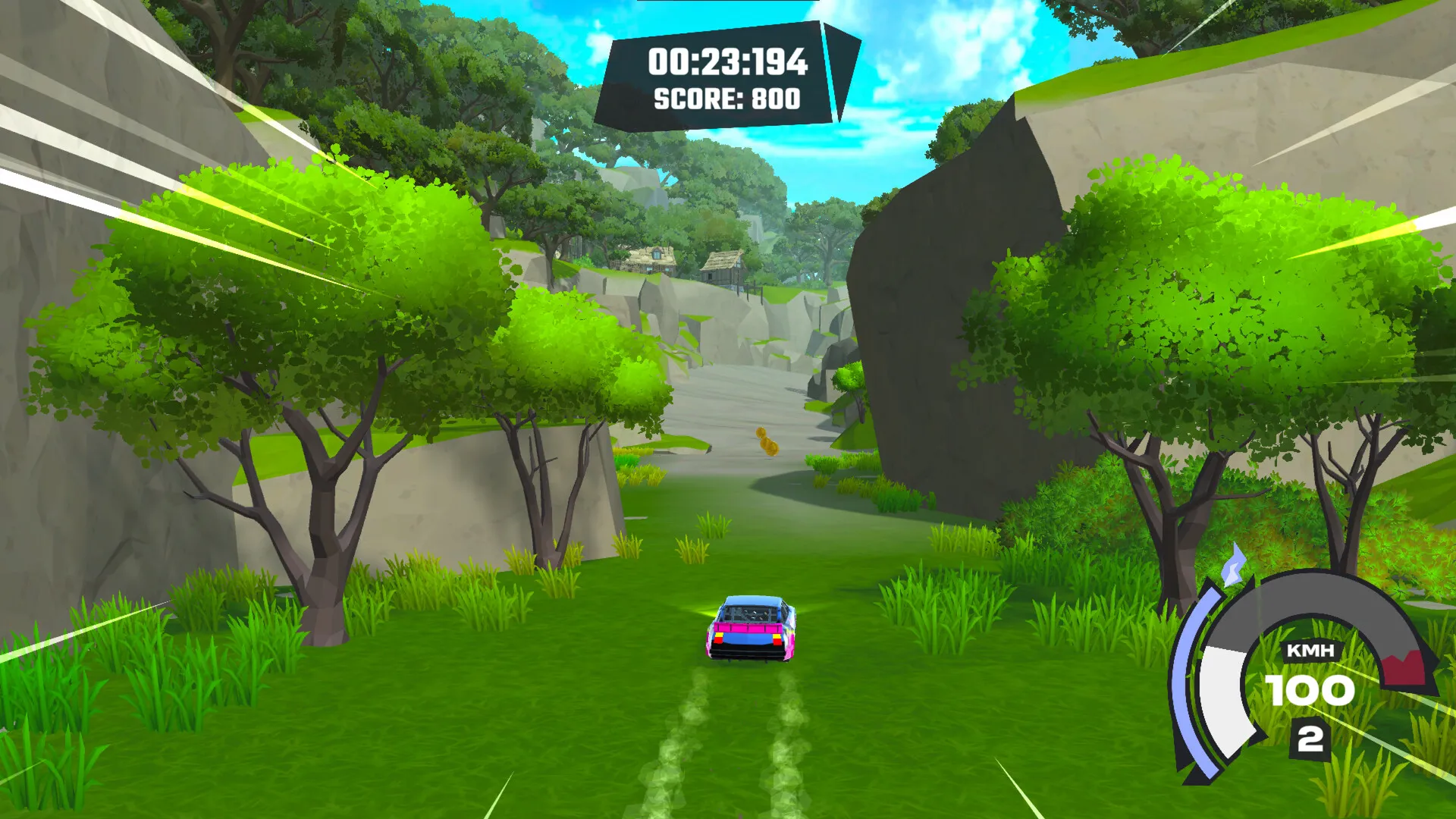Click the car's left taillight
Screen dimensions: 1456x819
pyautogui.click(x=718, y=639)
